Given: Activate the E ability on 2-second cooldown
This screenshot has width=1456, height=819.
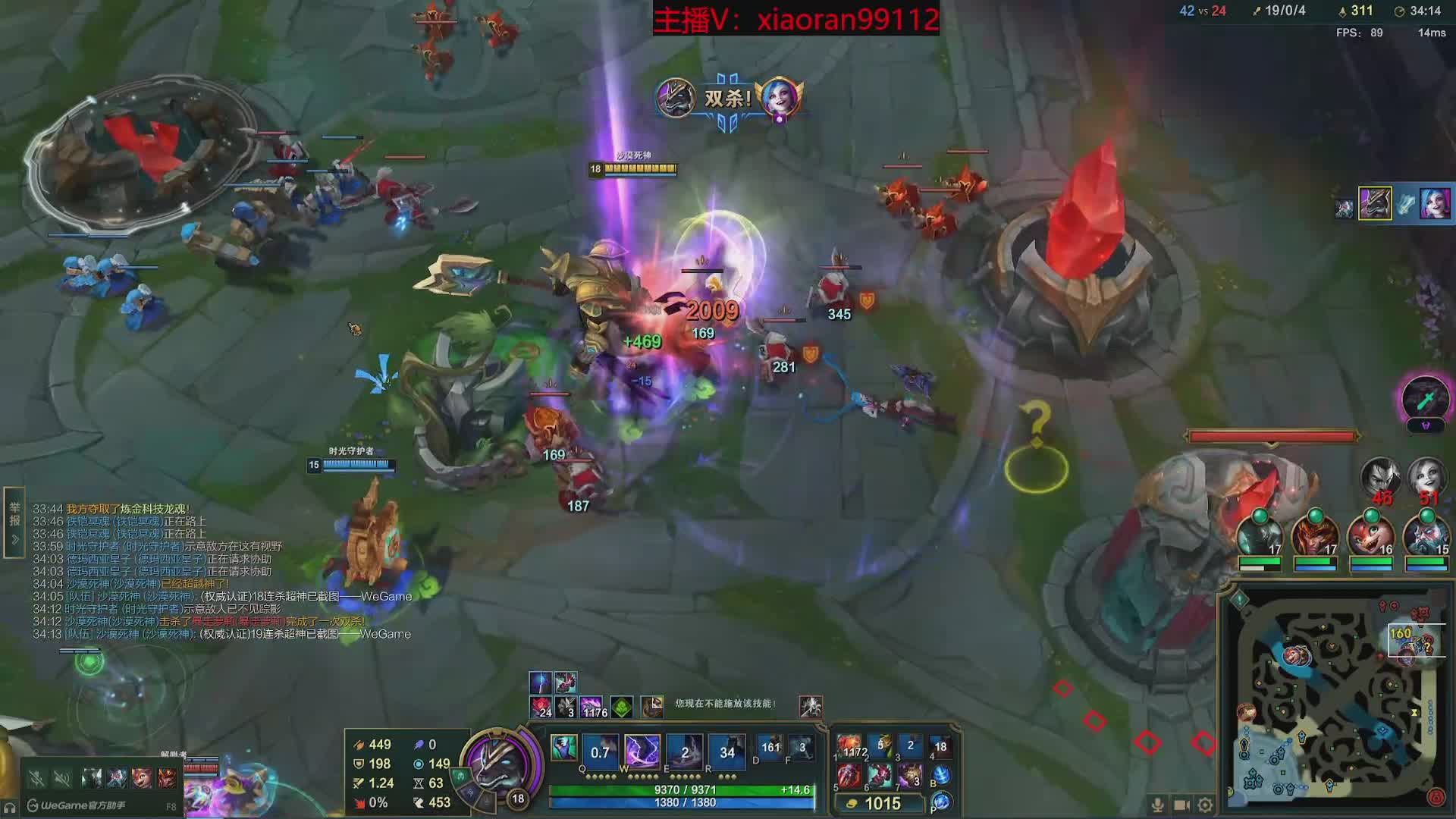Looking at the screenshot, I should [685, 752].
